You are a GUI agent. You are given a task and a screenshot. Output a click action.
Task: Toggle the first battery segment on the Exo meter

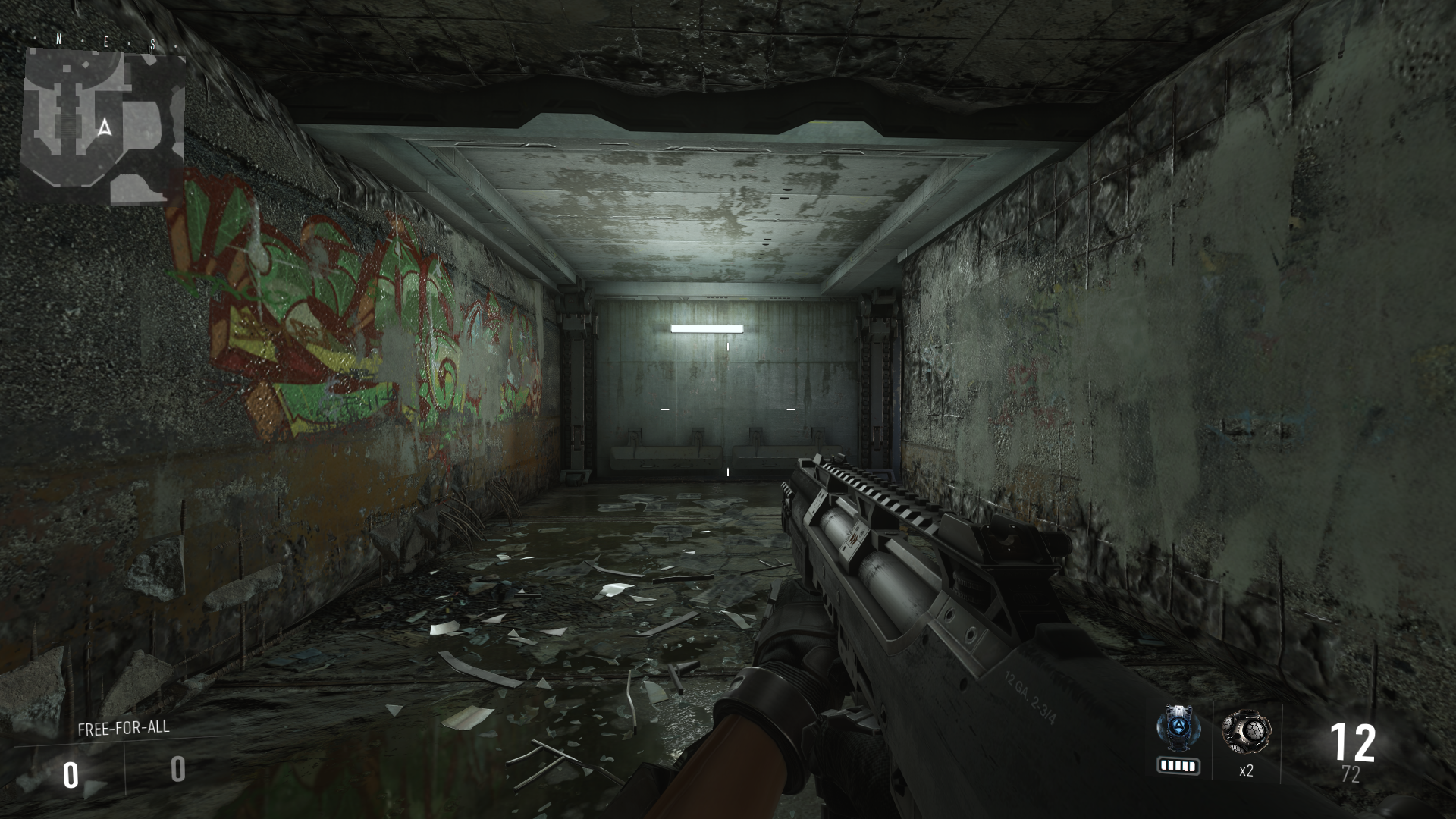pyautogui.click(x=1165, y=765)
